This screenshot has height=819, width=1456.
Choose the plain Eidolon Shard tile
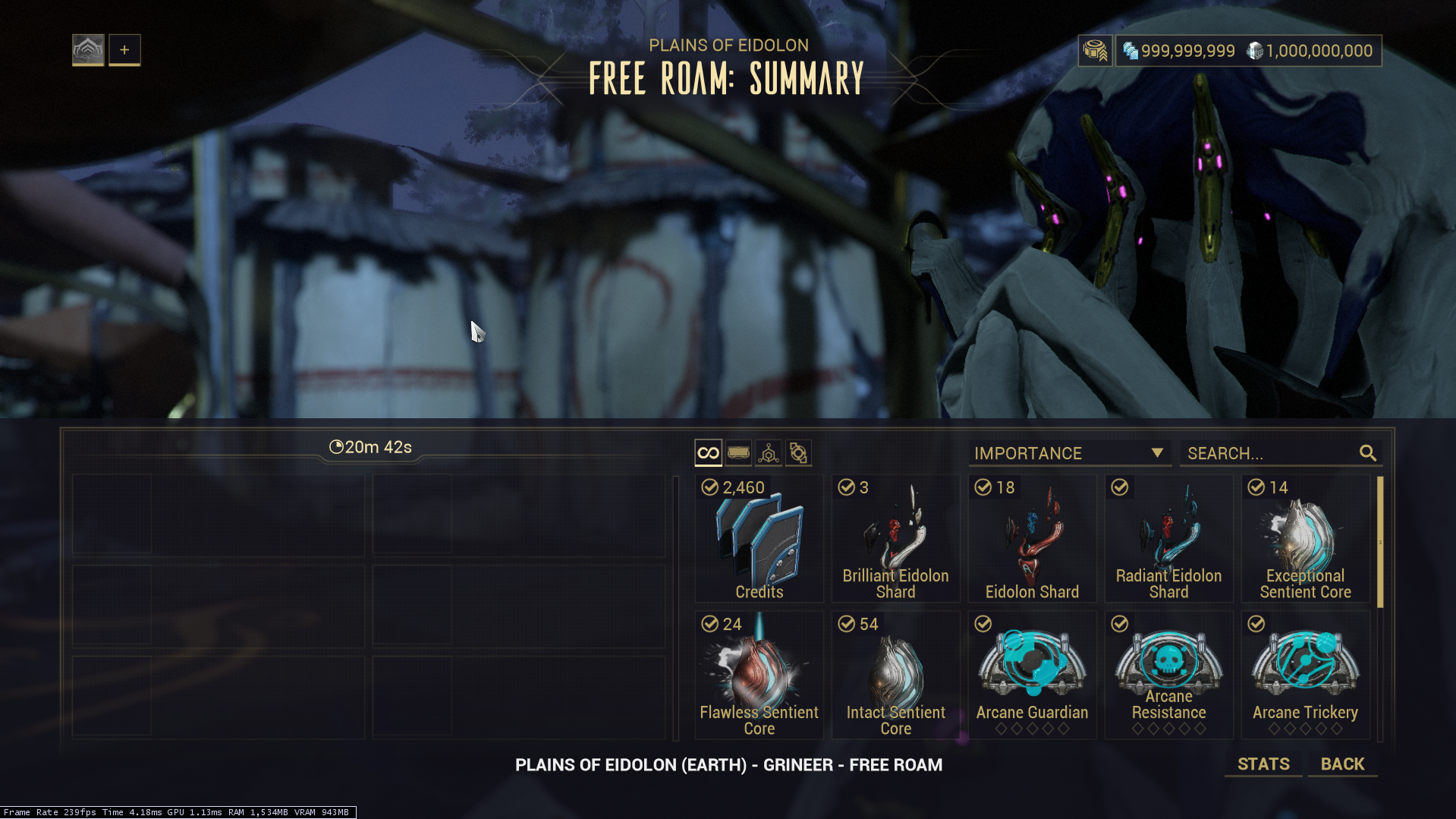pos(1032,539)
